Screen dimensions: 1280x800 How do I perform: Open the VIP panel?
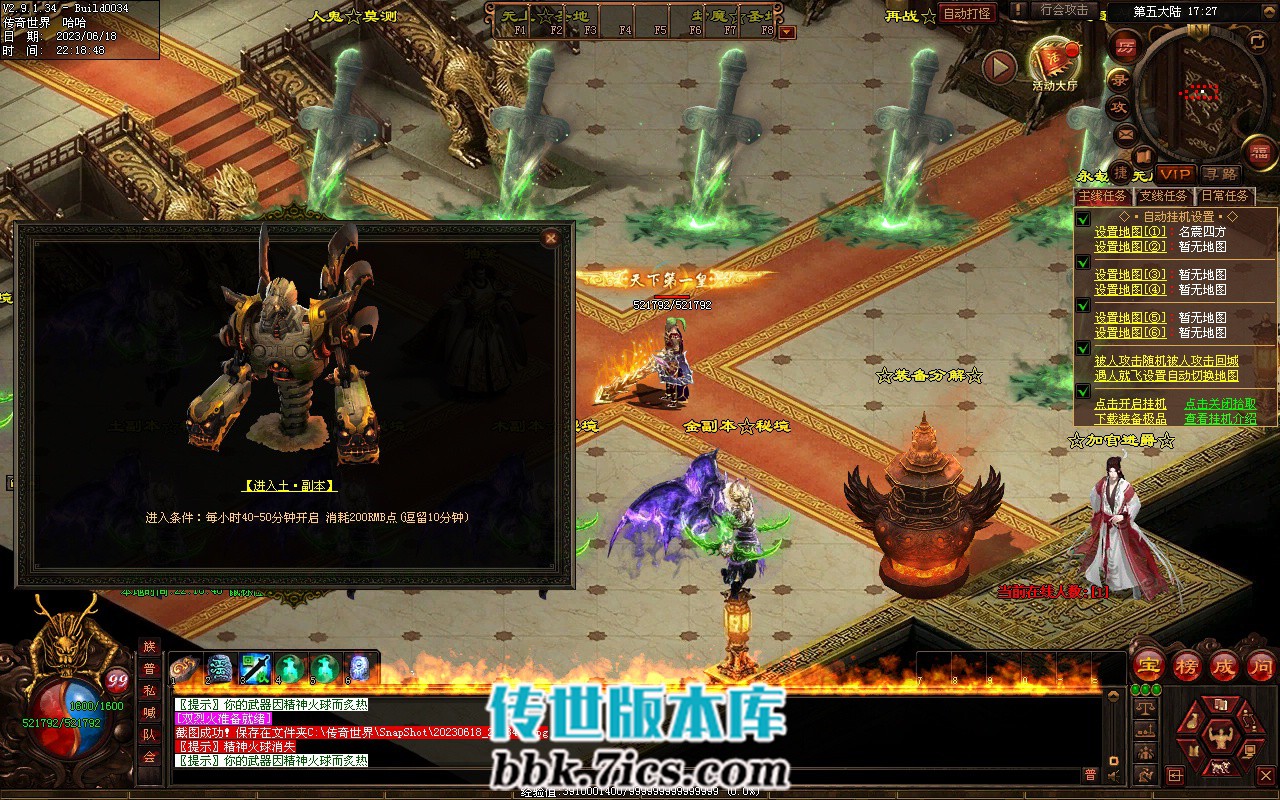(1176, 174)
